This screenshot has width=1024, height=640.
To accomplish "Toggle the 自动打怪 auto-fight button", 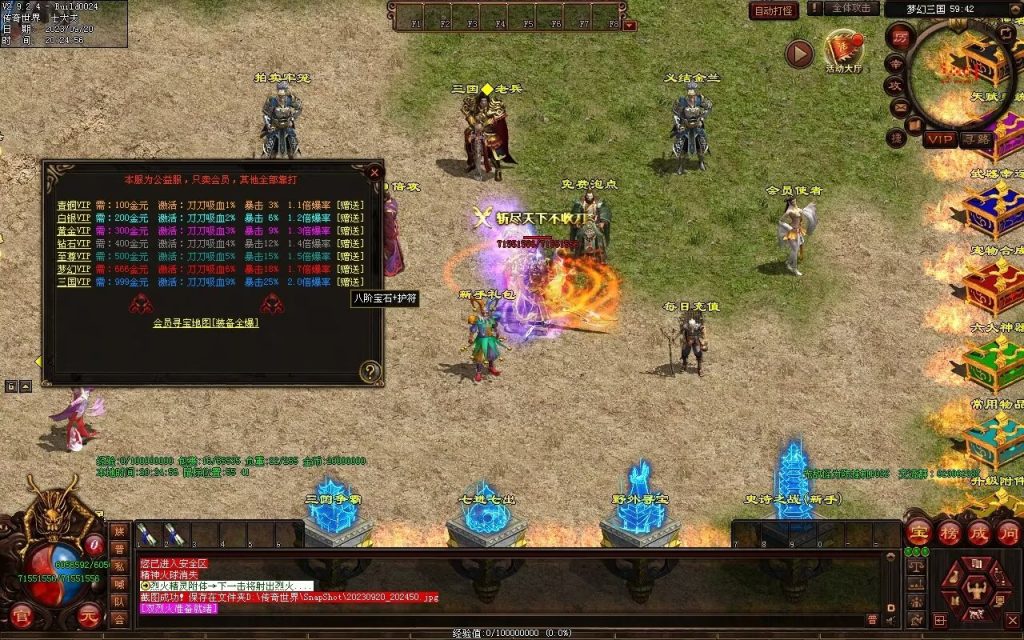I will click(x=774, y=11).
